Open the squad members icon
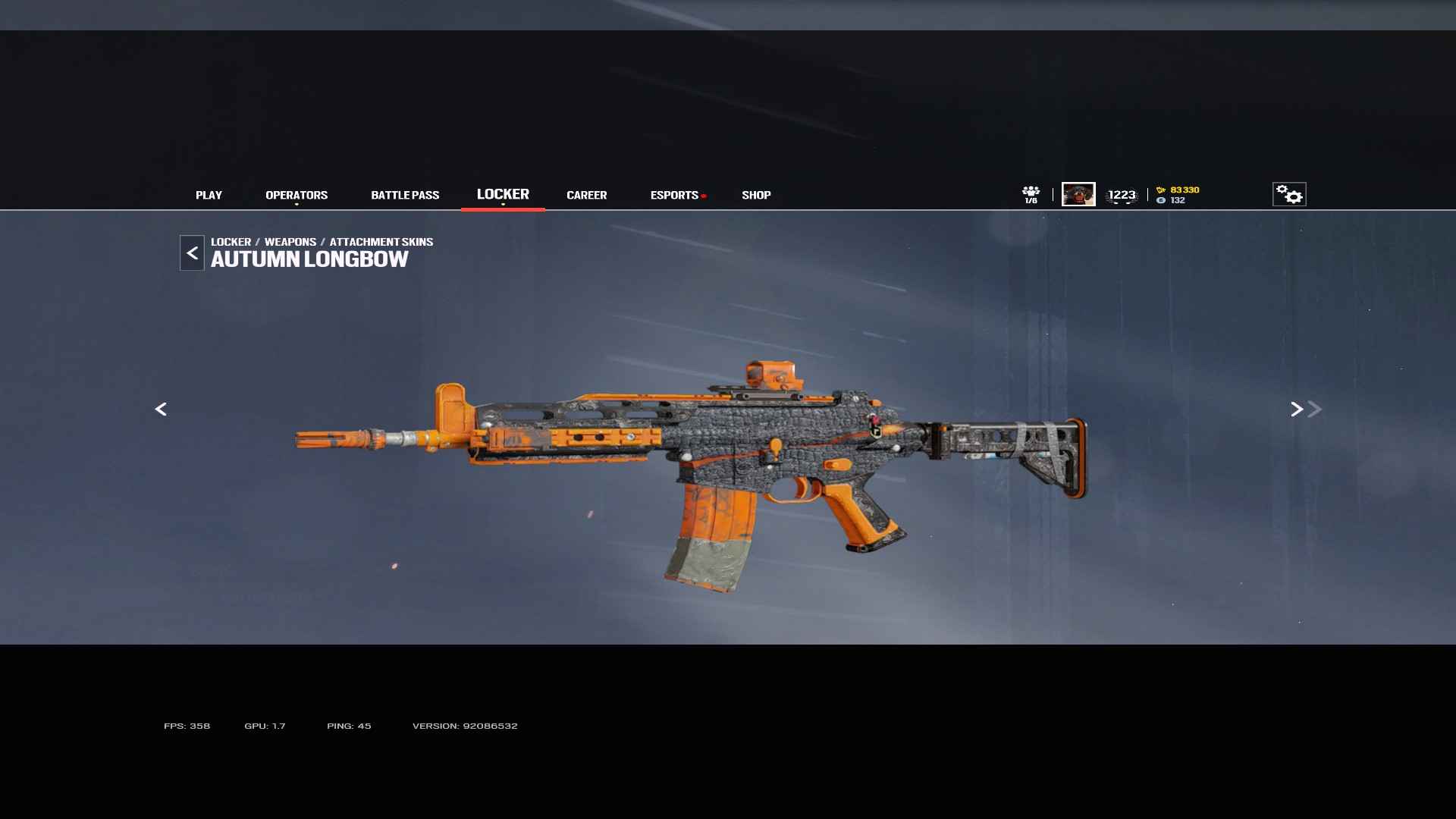The width and height of the screenshot is (1456, 819). 1031,194
